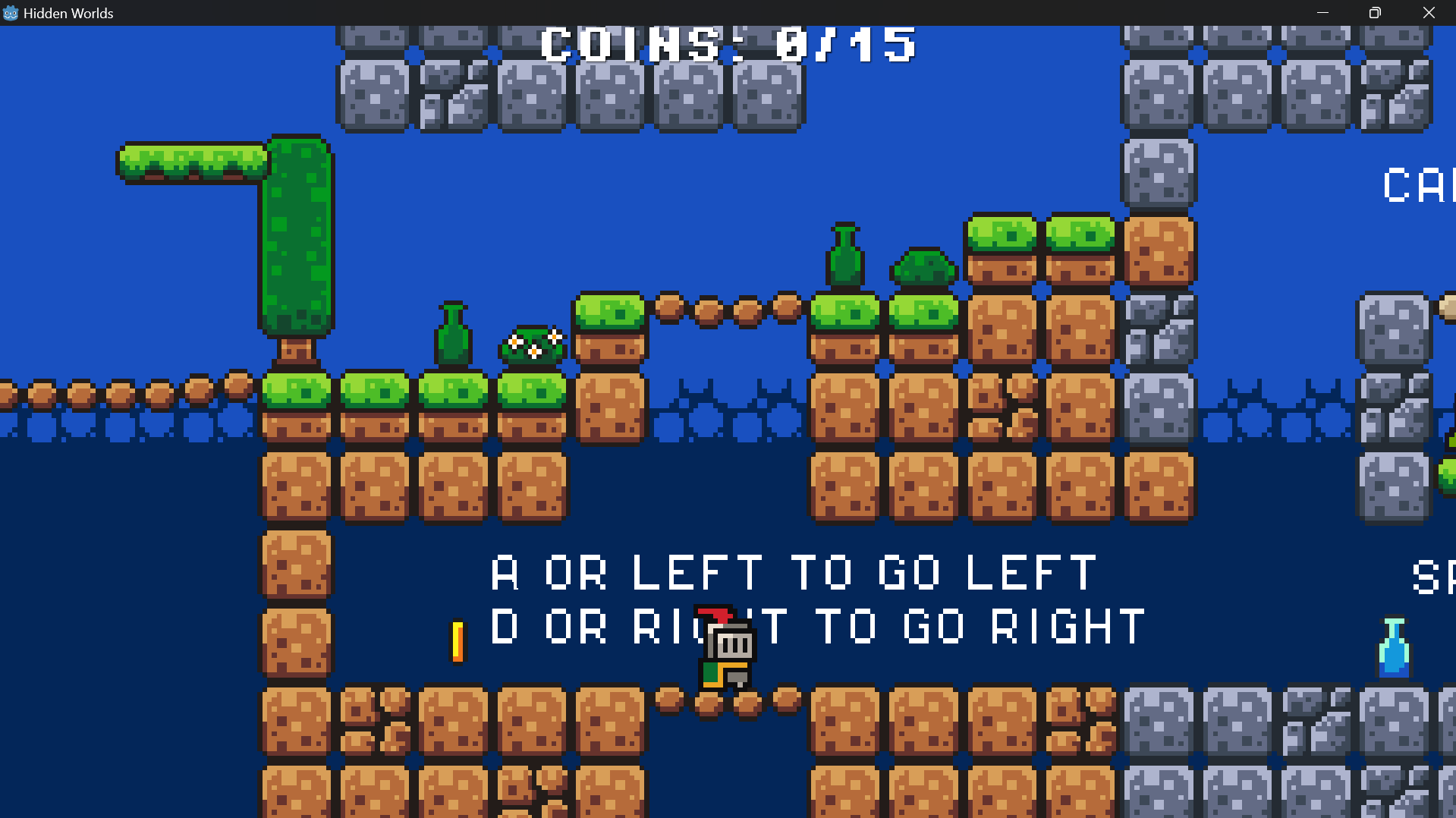Click the tall green bottle on upper ledge
This screenshot has height=818, width=1456.
(x=844, y=258)
